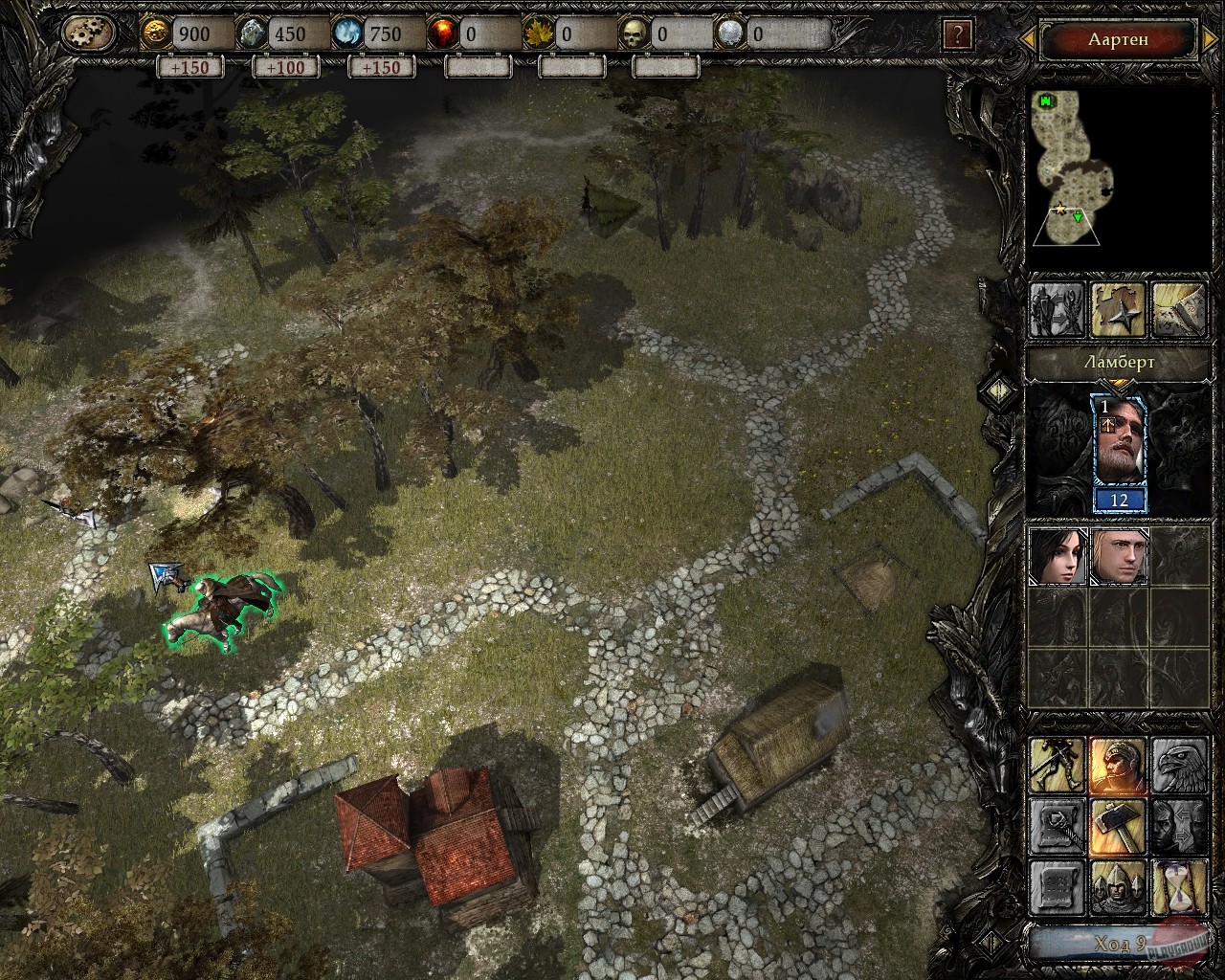Viewport: 1225px width, 980px height.
Task: Select the dark-haired woman portrait
Action: 1058,556
